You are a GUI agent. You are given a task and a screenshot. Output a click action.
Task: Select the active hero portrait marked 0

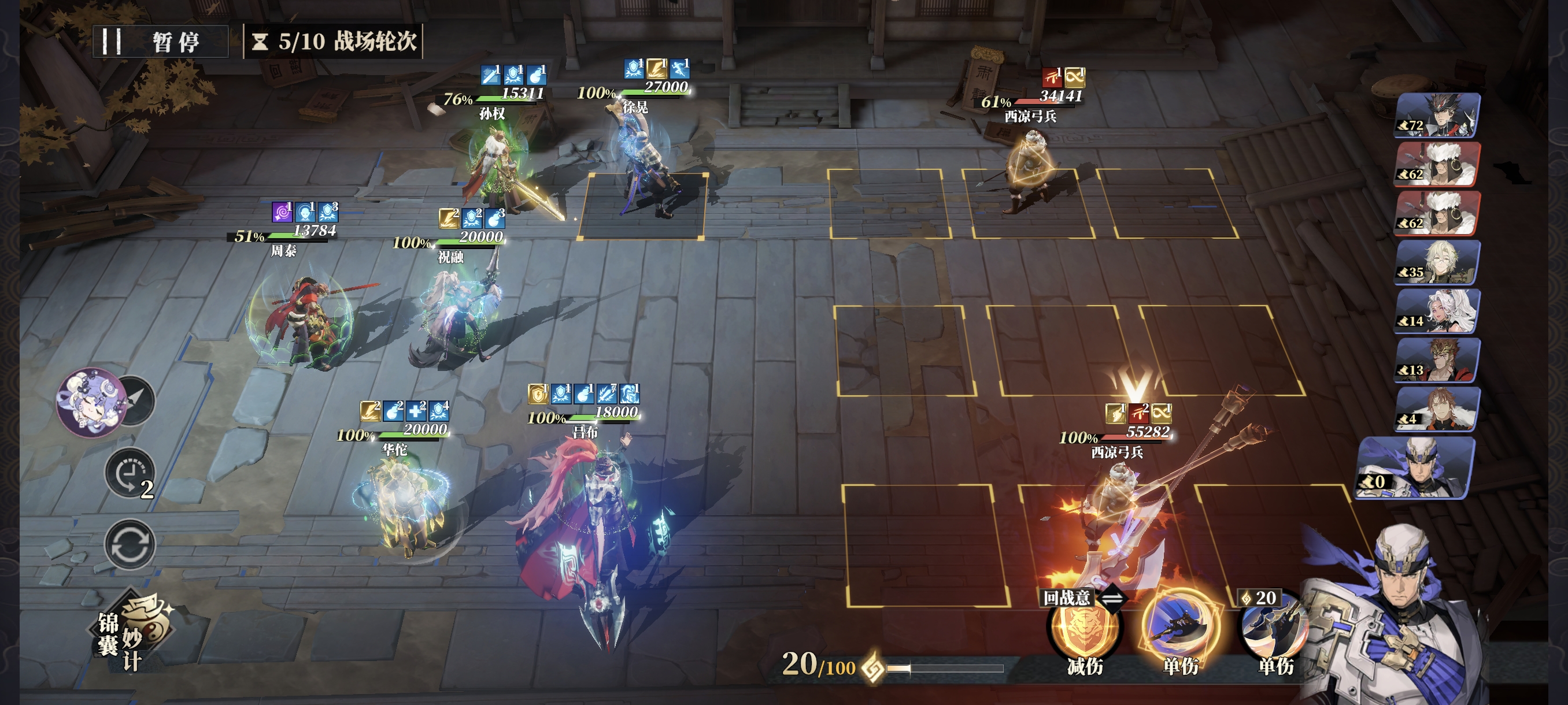click(x=1415, y=467)
